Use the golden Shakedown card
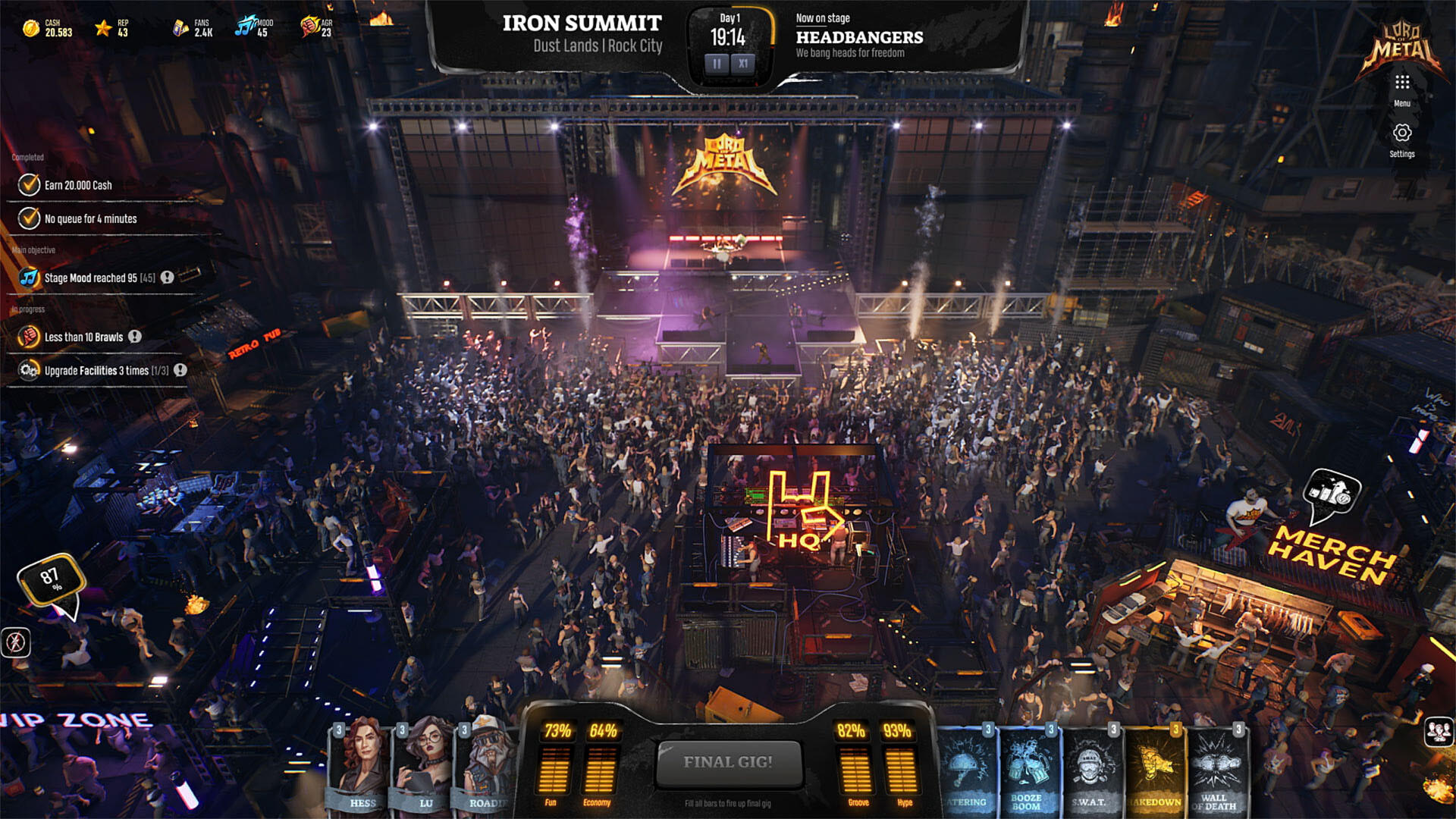This screenshot has height=819, width=1456. coord(1153,767)
